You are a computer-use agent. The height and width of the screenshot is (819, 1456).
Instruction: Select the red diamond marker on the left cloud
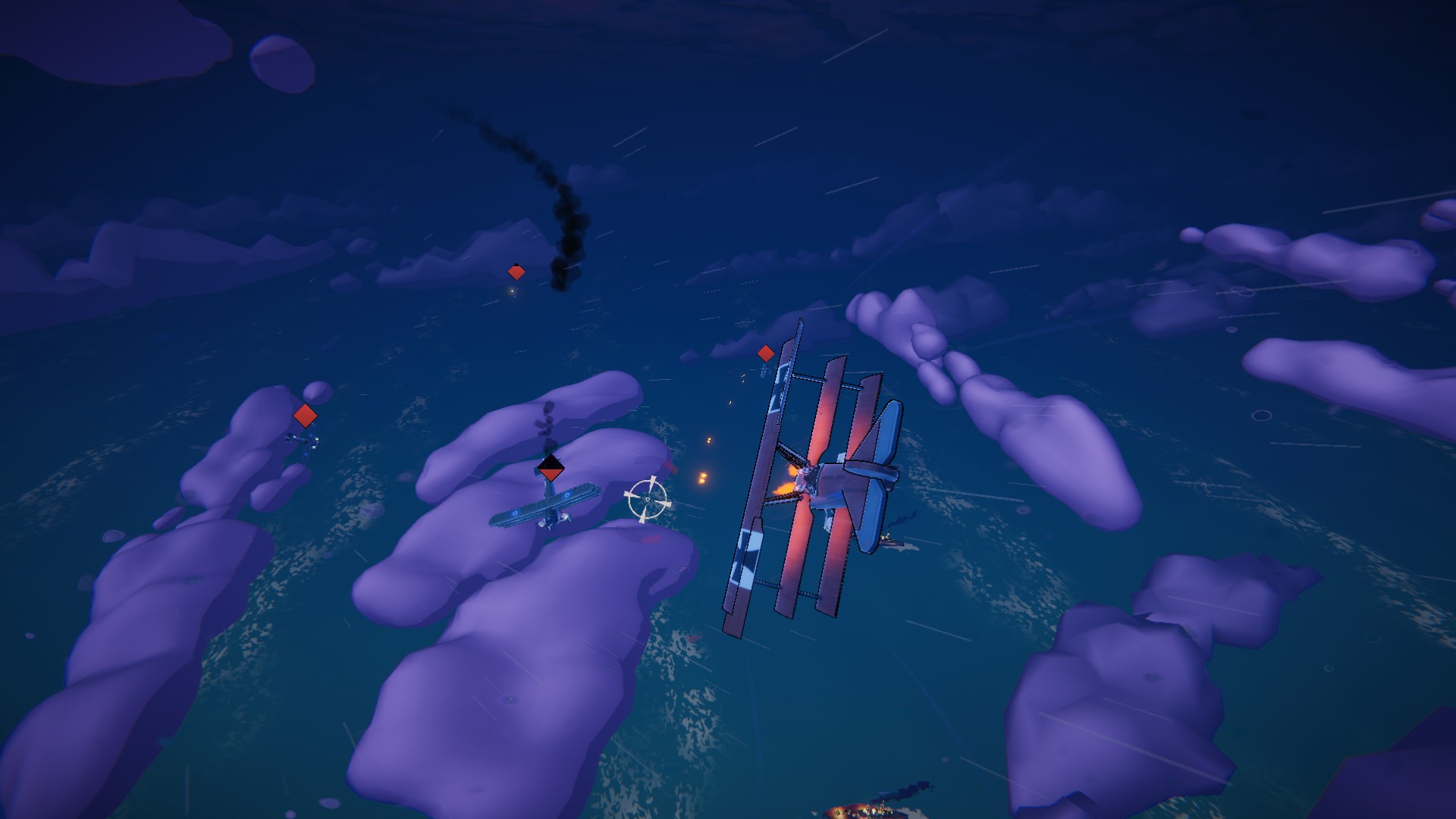[306, 415]
